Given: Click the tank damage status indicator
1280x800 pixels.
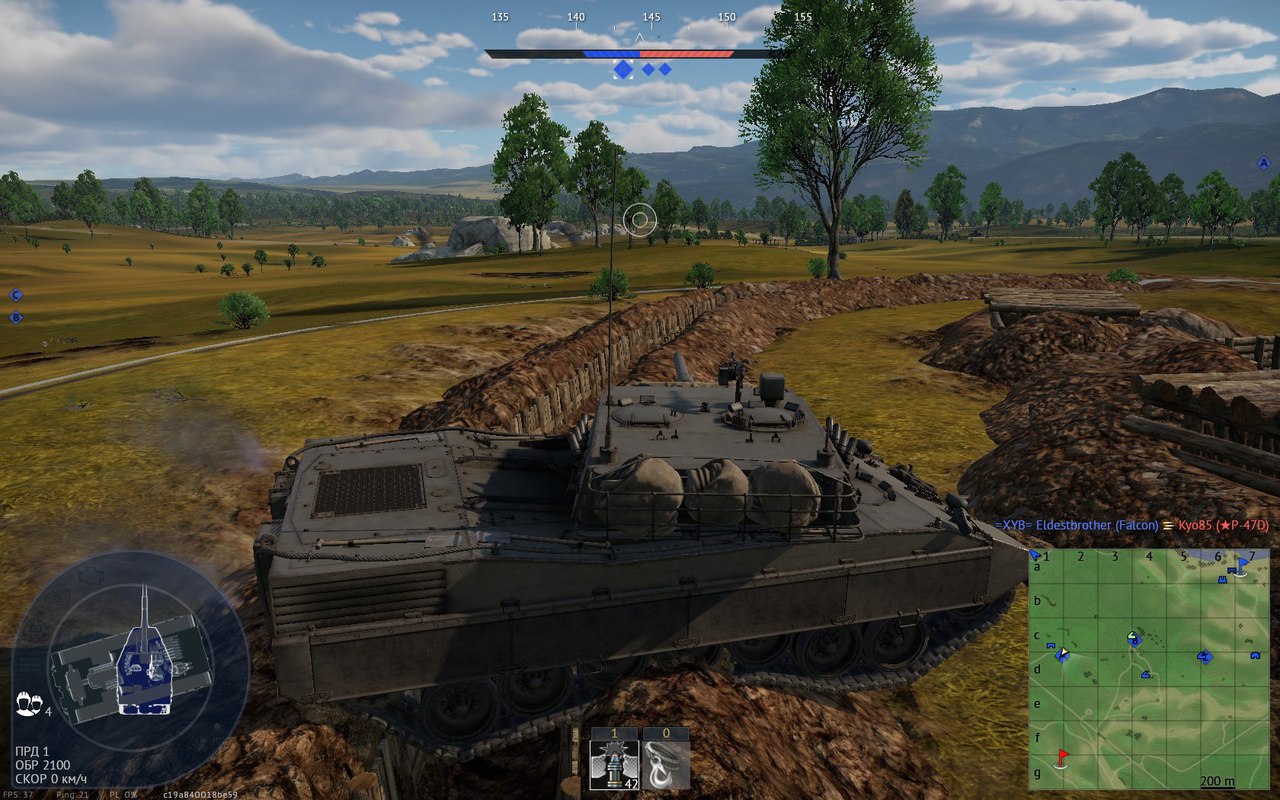Looking at the screenshot, I should click(132, 656).
